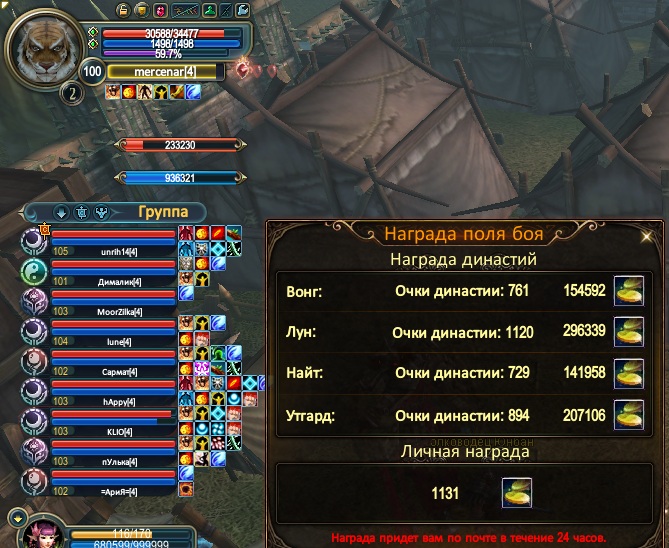The width and height of the screenshot is (669, 548).
Task: Click the Вонг dynasty reward icon
Action: pos(628,291)
